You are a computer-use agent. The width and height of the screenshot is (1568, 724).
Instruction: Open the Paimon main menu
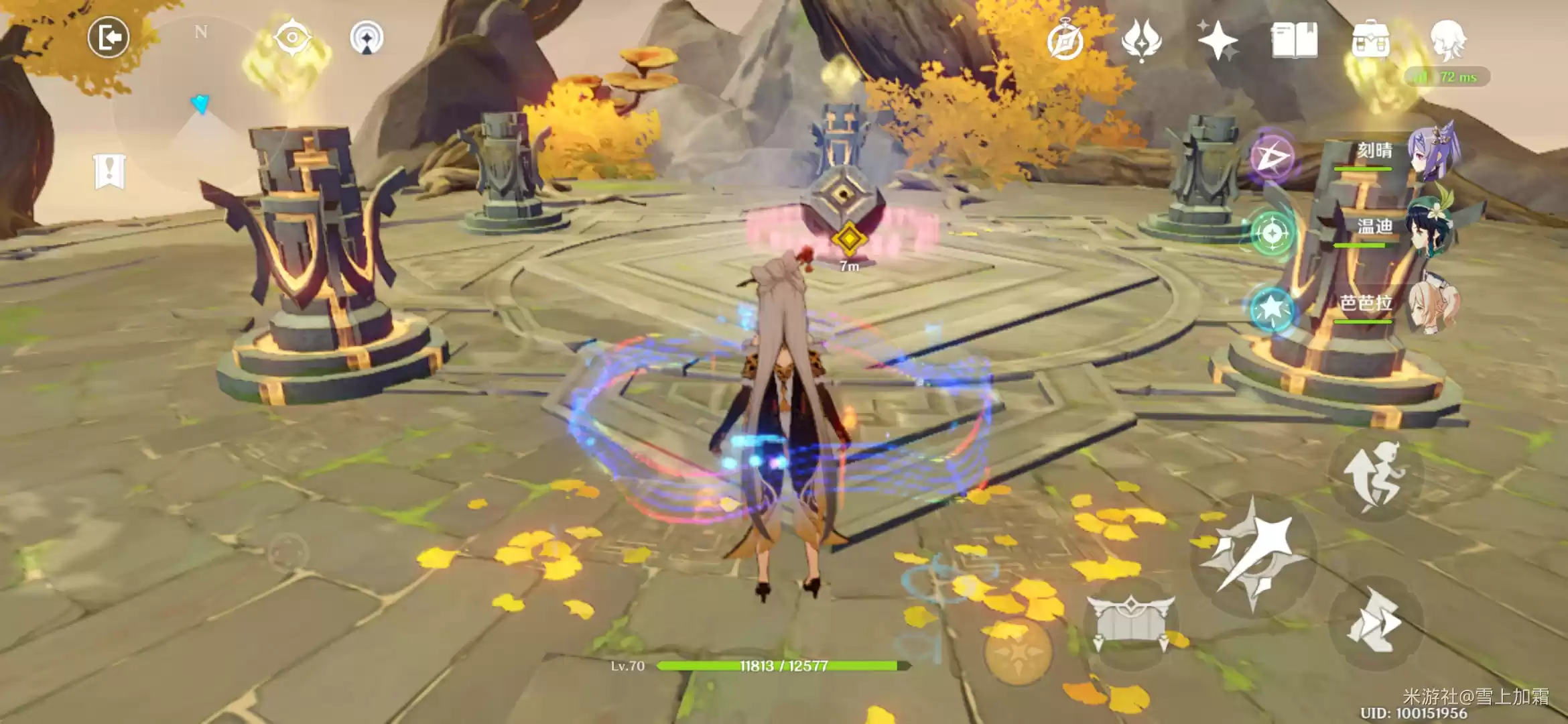1447,39
